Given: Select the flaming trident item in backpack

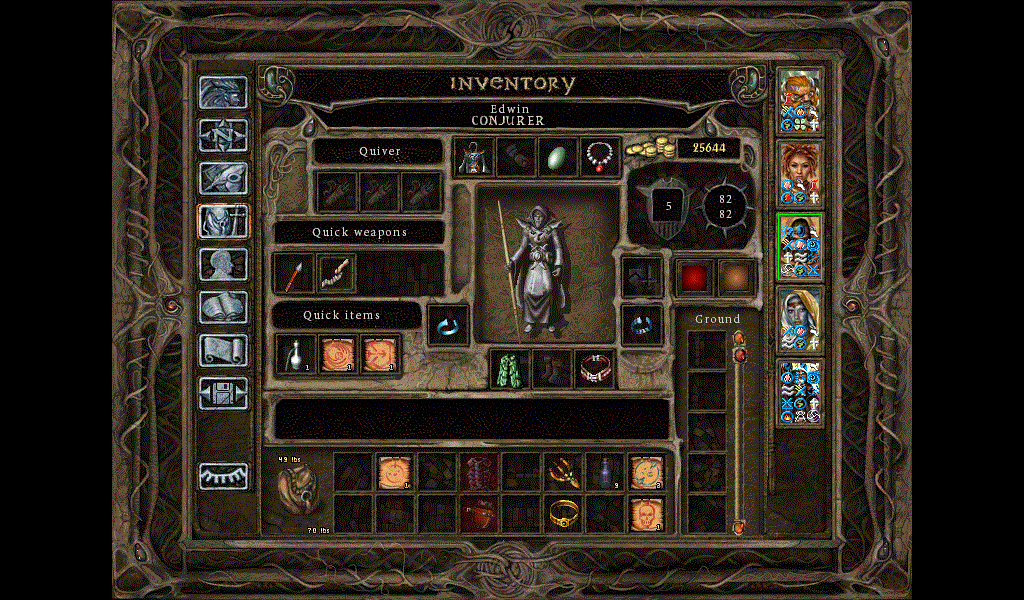Looking at the screenshot, I should coord(564,472).
